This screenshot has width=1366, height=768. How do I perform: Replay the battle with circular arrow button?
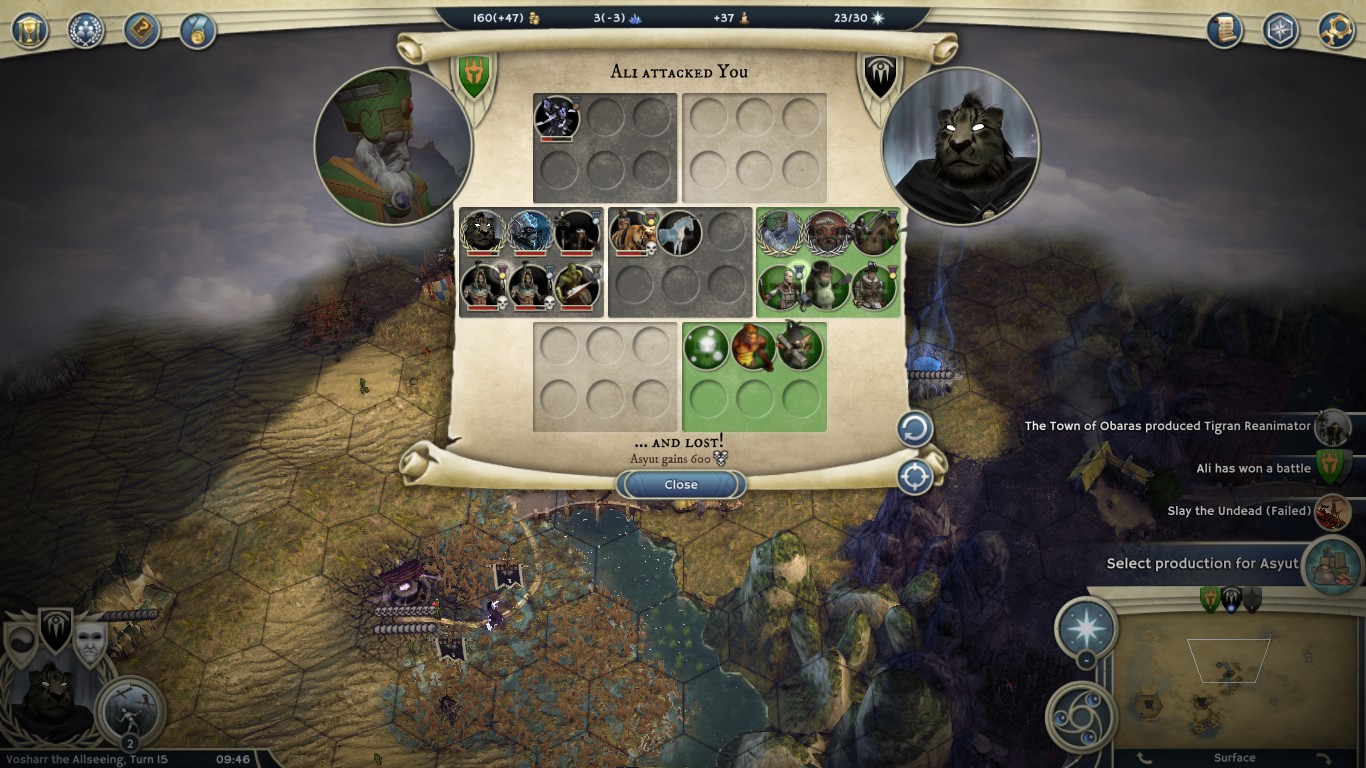[x=914, y=430]
